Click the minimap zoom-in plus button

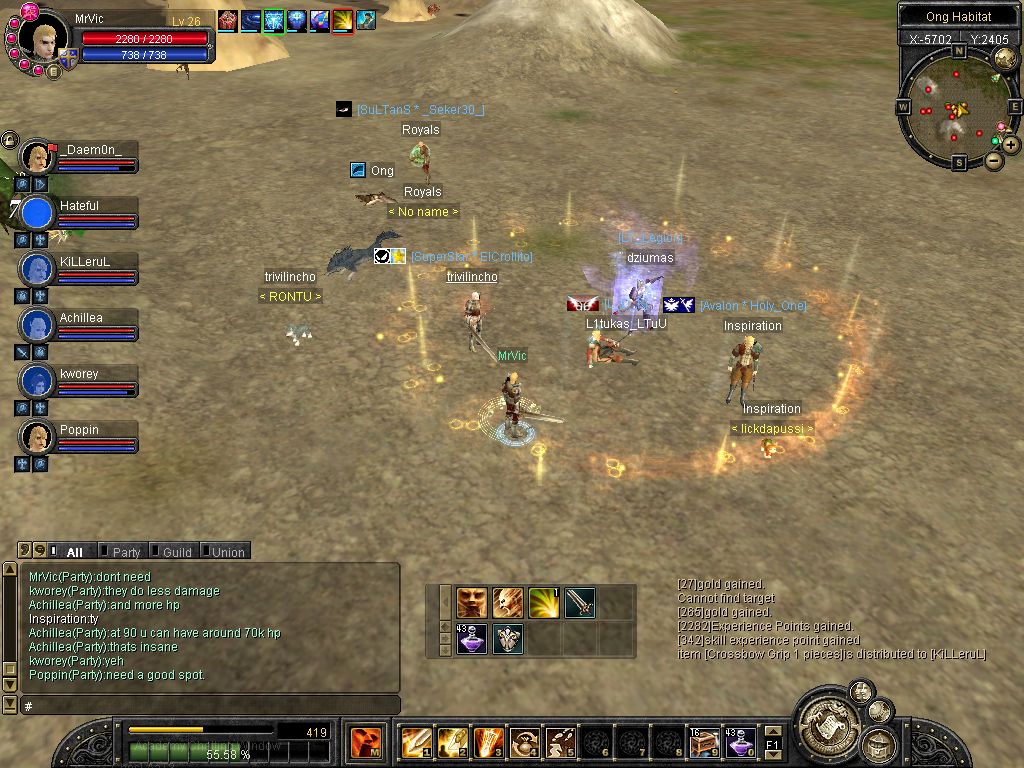pyautogui.click(x=1012, y=145)
